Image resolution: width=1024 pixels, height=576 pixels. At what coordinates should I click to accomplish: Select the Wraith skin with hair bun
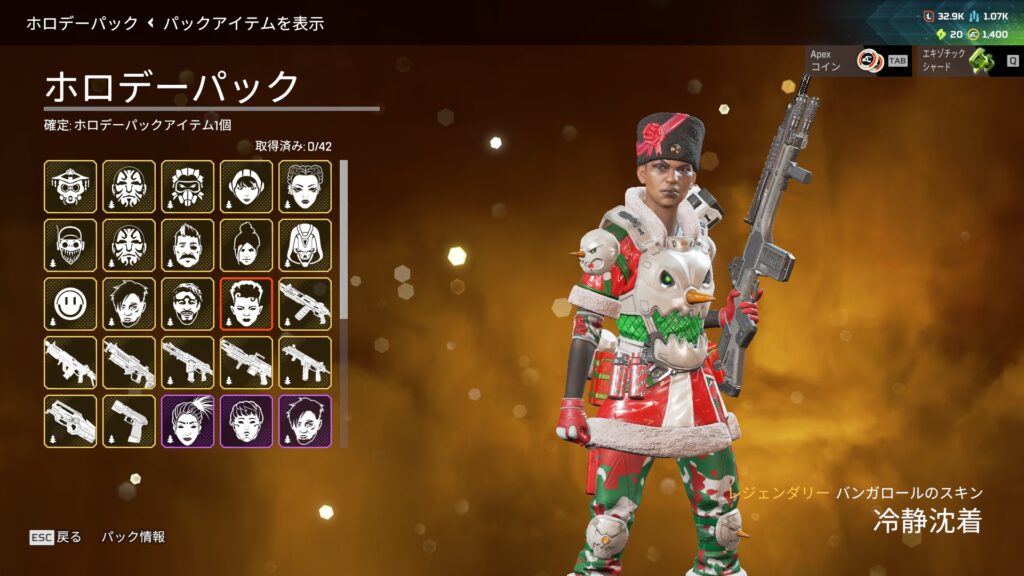(246, 245)
